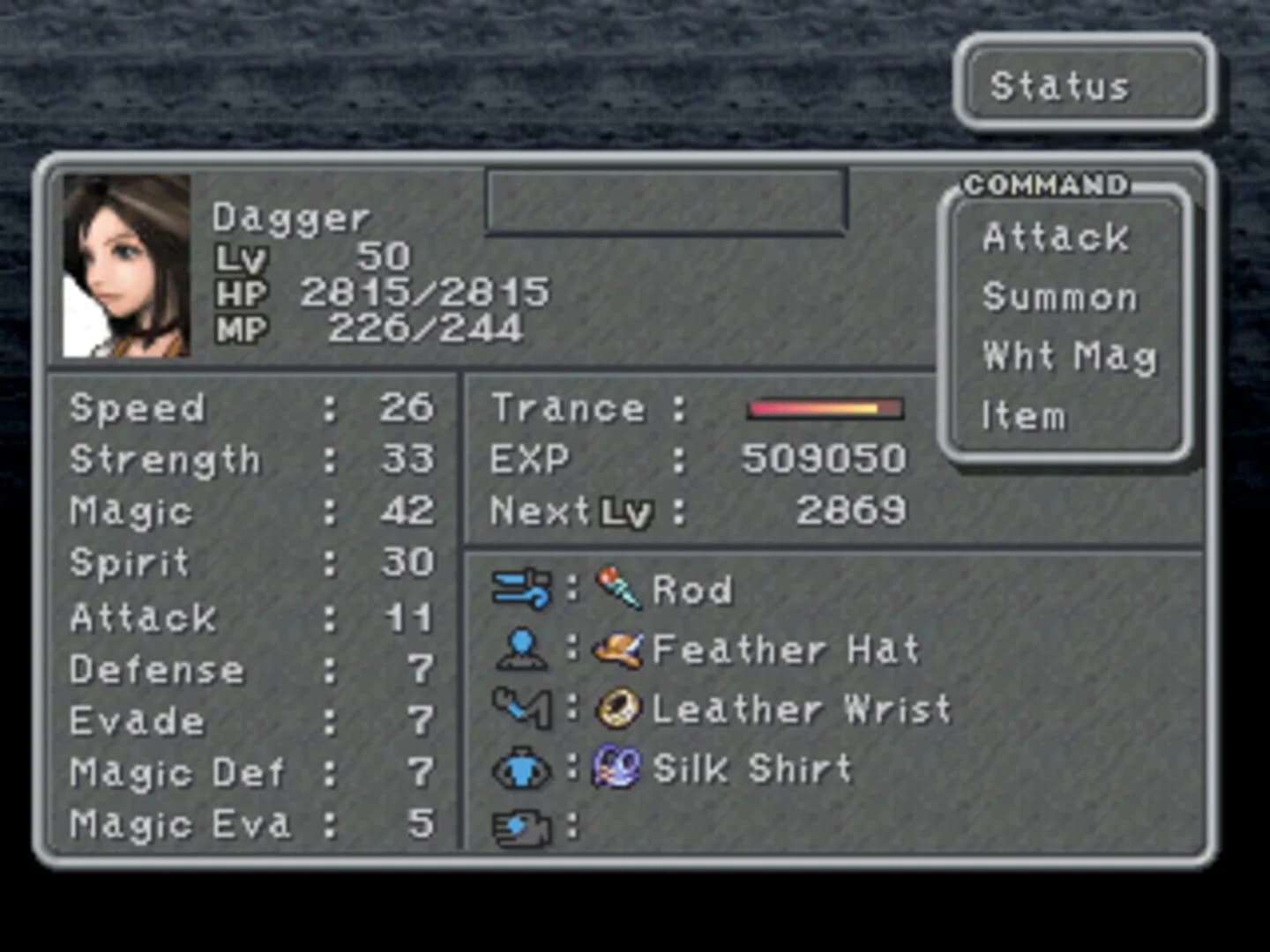Open Wht Mag command
This screenshot has width=1270, height=952.
1067,356
